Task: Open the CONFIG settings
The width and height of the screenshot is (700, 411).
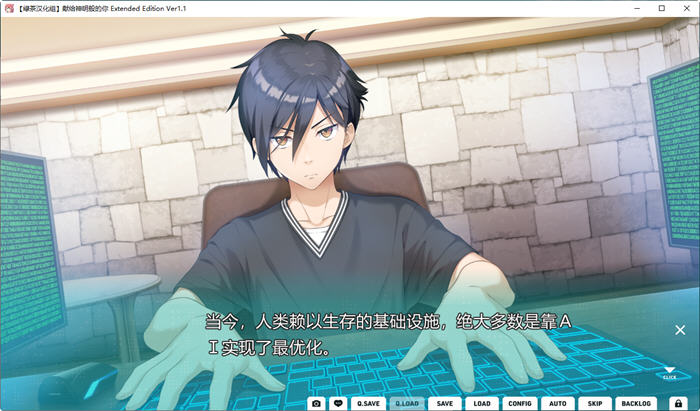Action: click(x=520, y=403)
